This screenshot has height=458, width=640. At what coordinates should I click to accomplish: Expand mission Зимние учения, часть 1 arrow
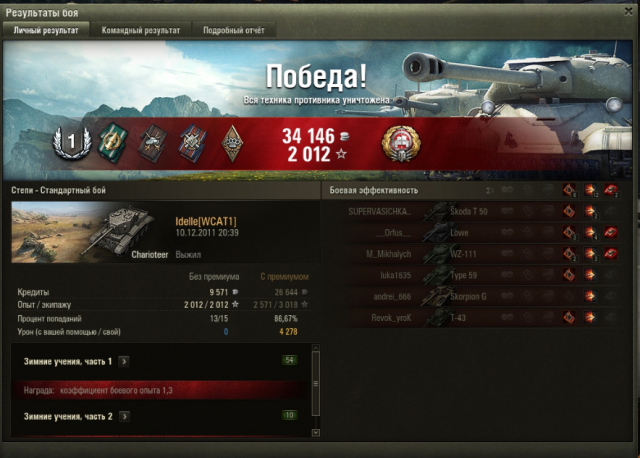(x=123, y=361)
